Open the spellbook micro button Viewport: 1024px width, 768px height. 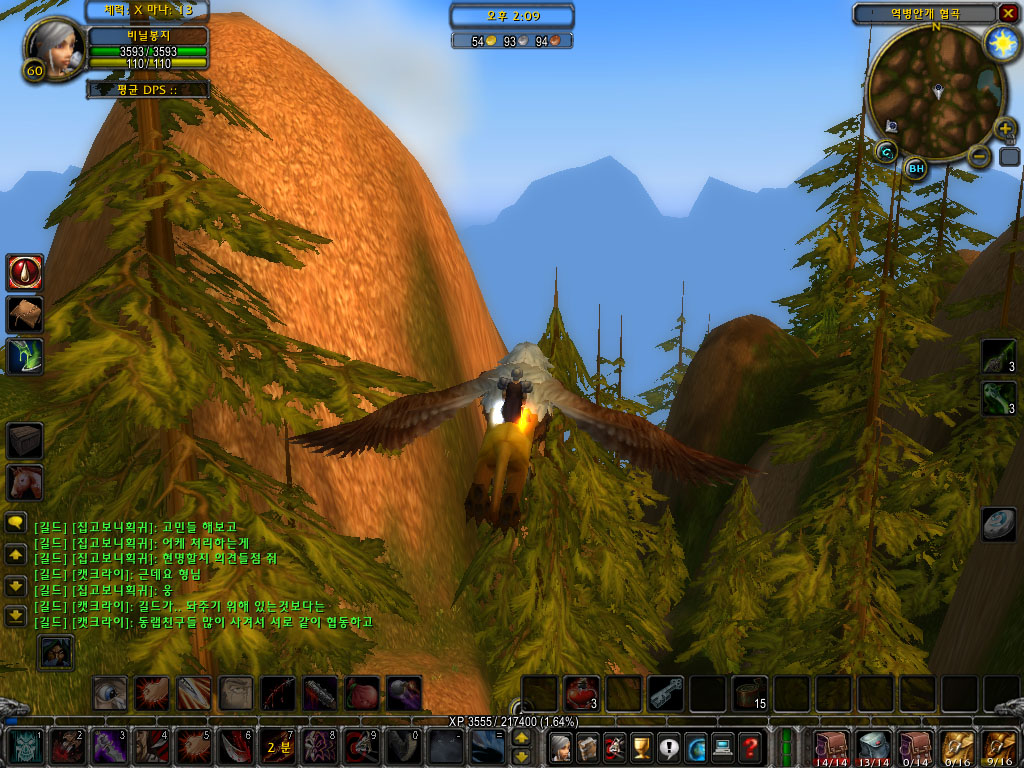pos(588,746)
